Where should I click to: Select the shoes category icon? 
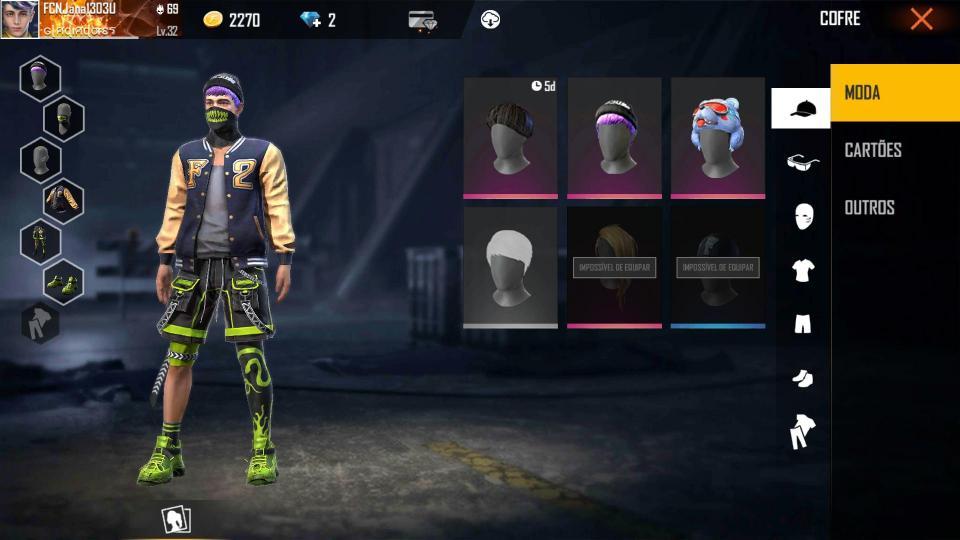(801, 377)
